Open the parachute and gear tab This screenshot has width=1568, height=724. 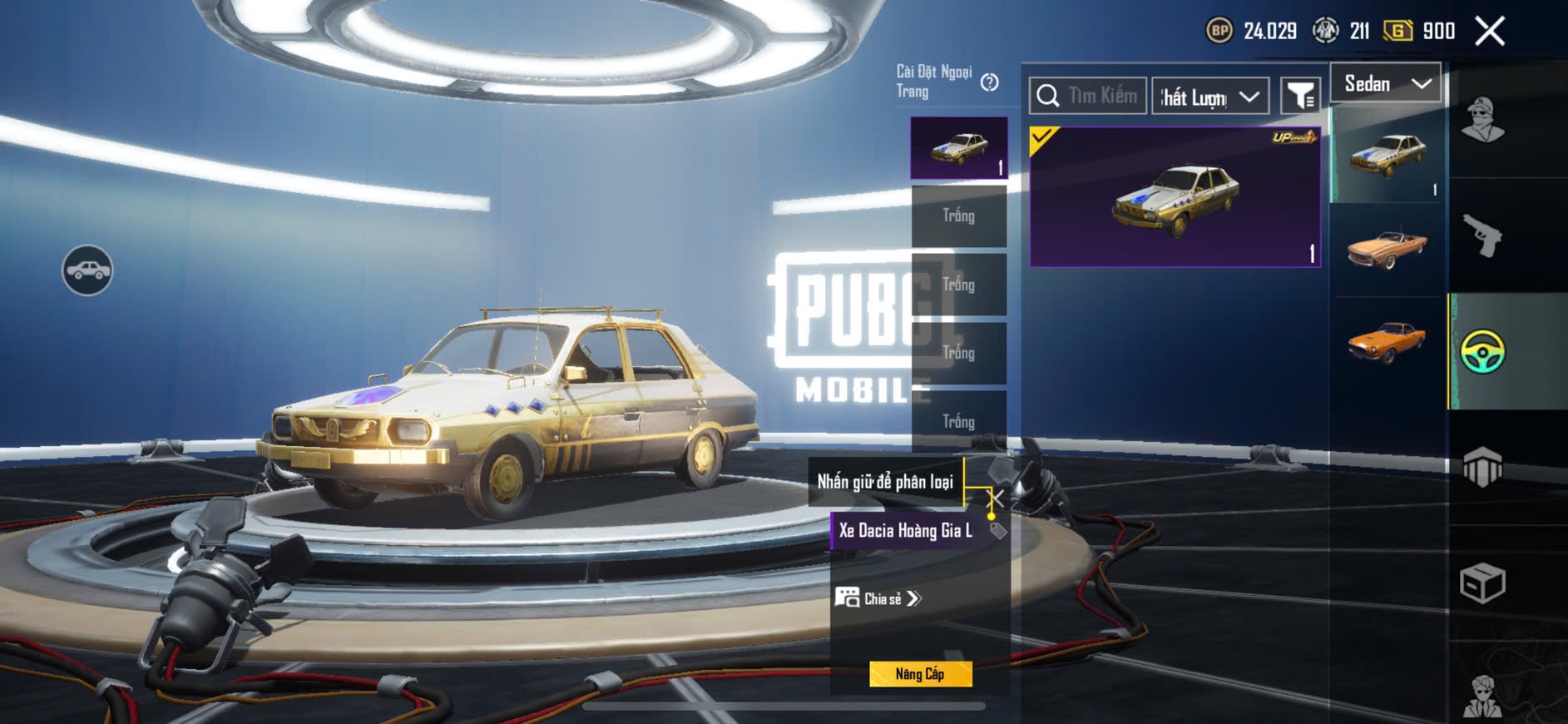(x=1482, y=467)
